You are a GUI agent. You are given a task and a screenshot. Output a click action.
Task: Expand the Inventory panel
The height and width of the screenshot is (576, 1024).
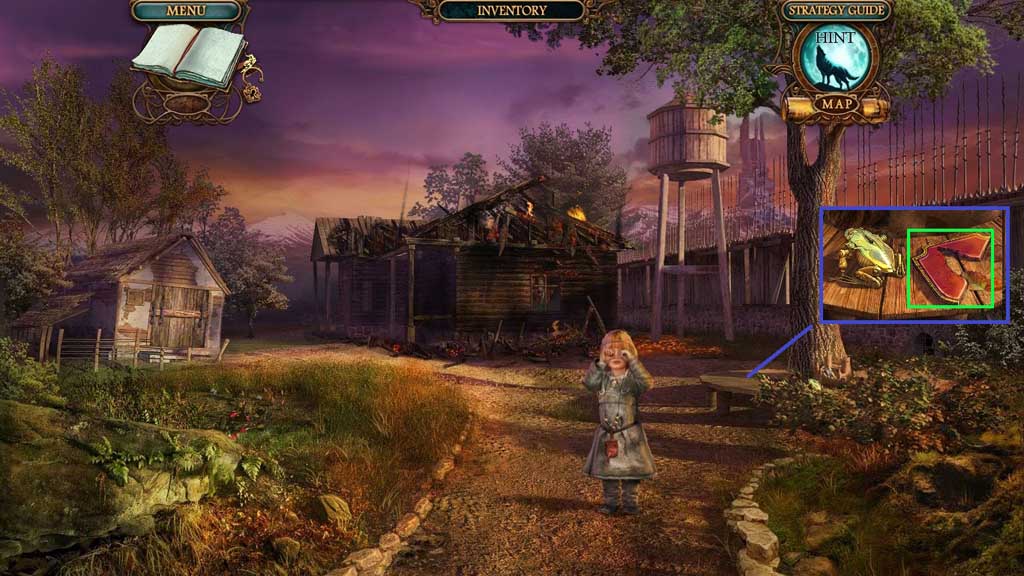(511, 11)
